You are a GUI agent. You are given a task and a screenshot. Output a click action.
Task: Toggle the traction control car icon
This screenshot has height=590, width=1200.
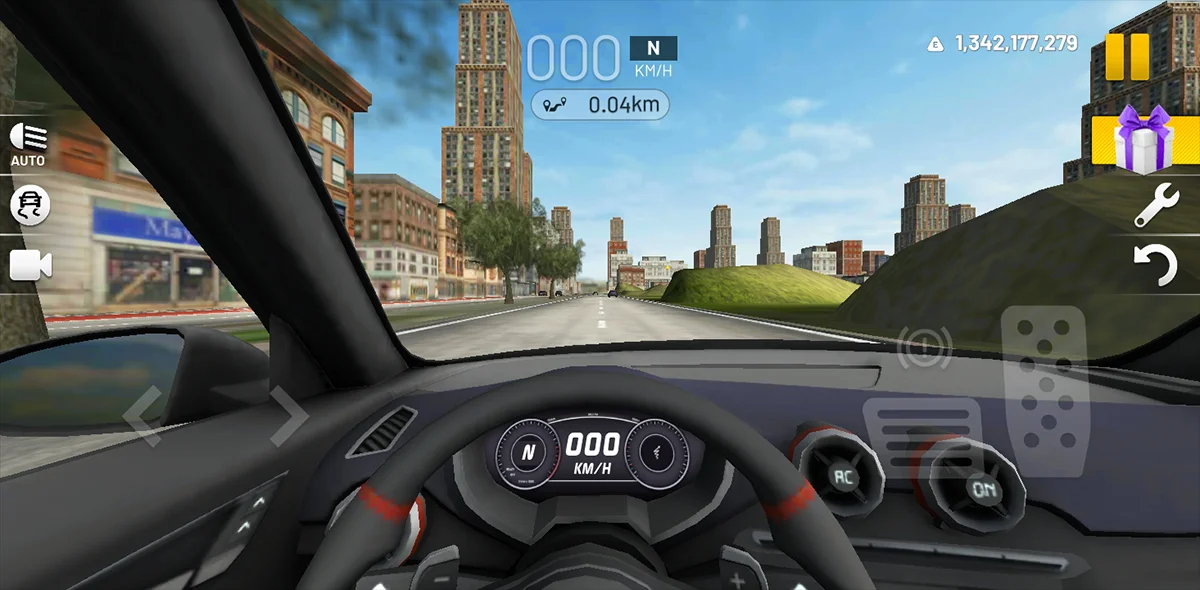[29, 205]
